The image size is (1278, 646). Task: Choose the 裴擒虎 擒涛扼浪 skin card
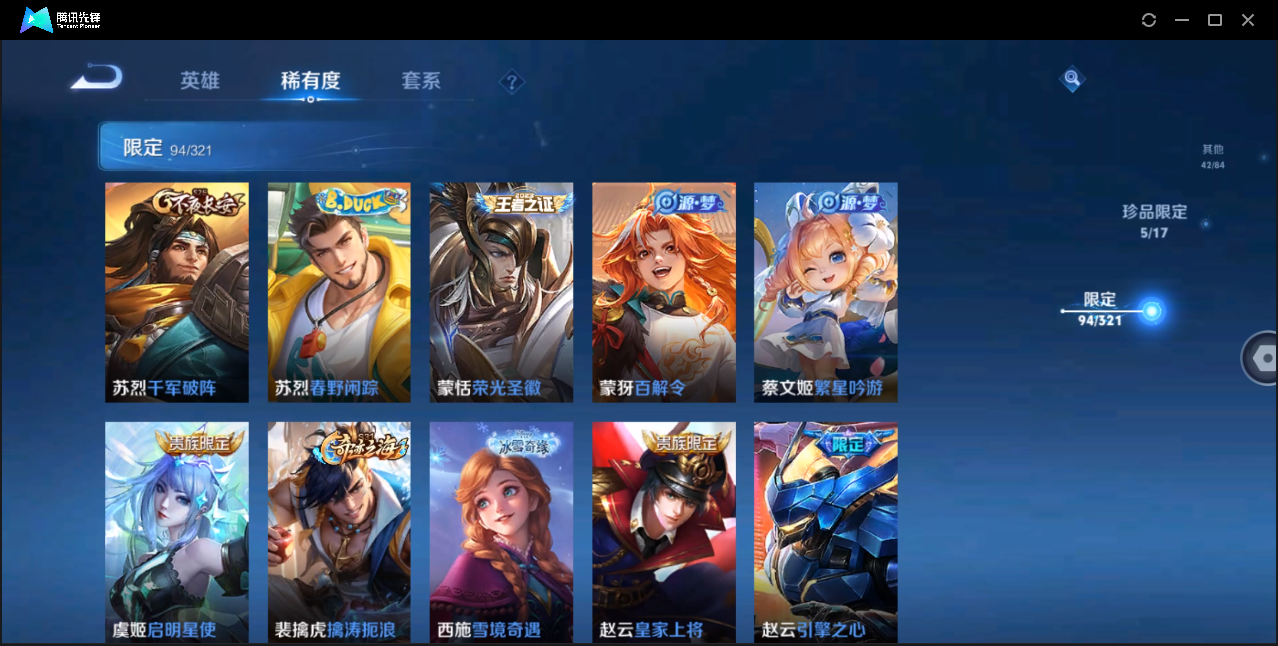[339, 531]
